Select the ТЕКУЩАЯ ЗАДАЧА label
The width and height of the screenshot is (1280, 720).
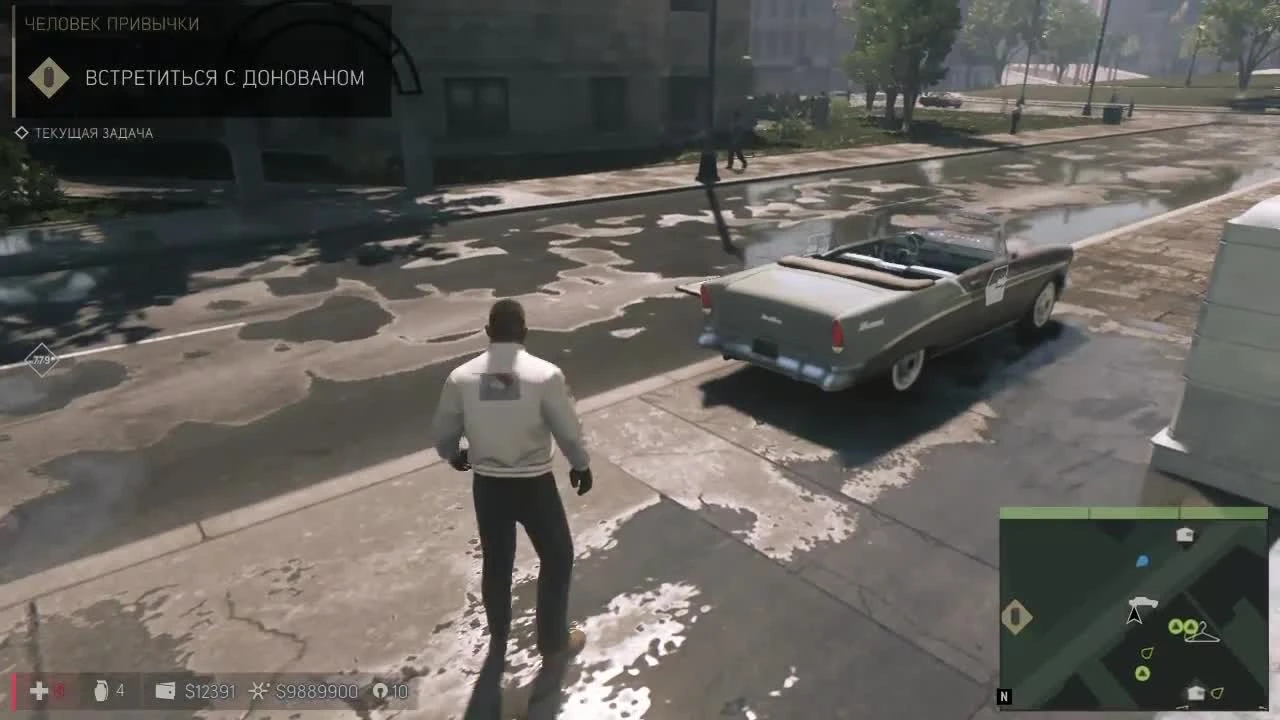coord(93,132)
